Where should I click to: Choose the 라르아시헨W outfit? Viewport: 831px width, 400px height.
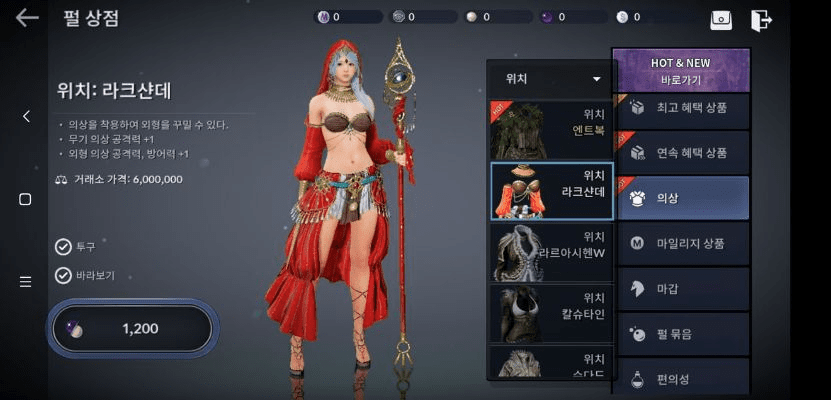coord(552,252)
